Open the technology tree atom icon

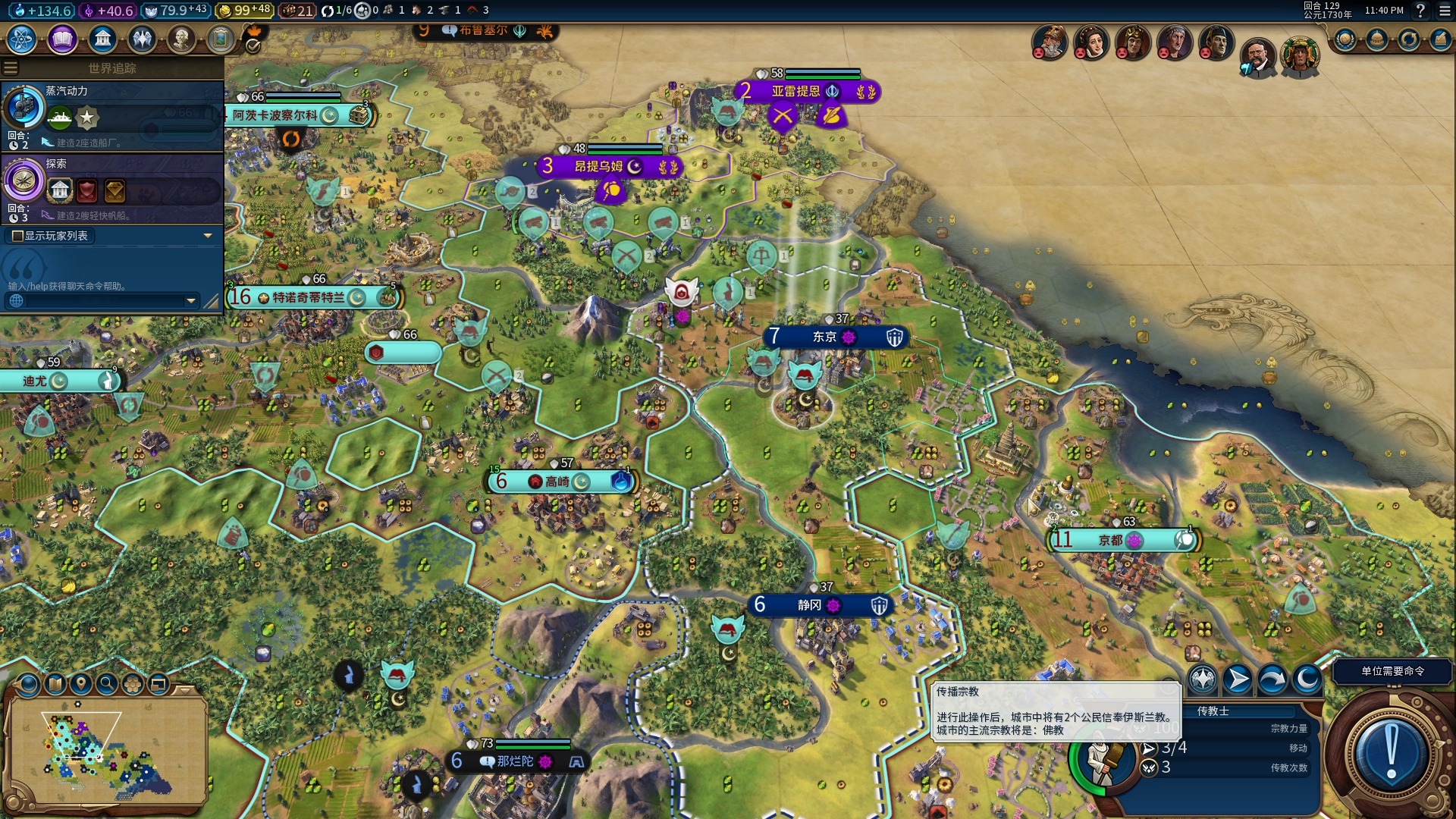pyautogui.click(x=22, y=39)
